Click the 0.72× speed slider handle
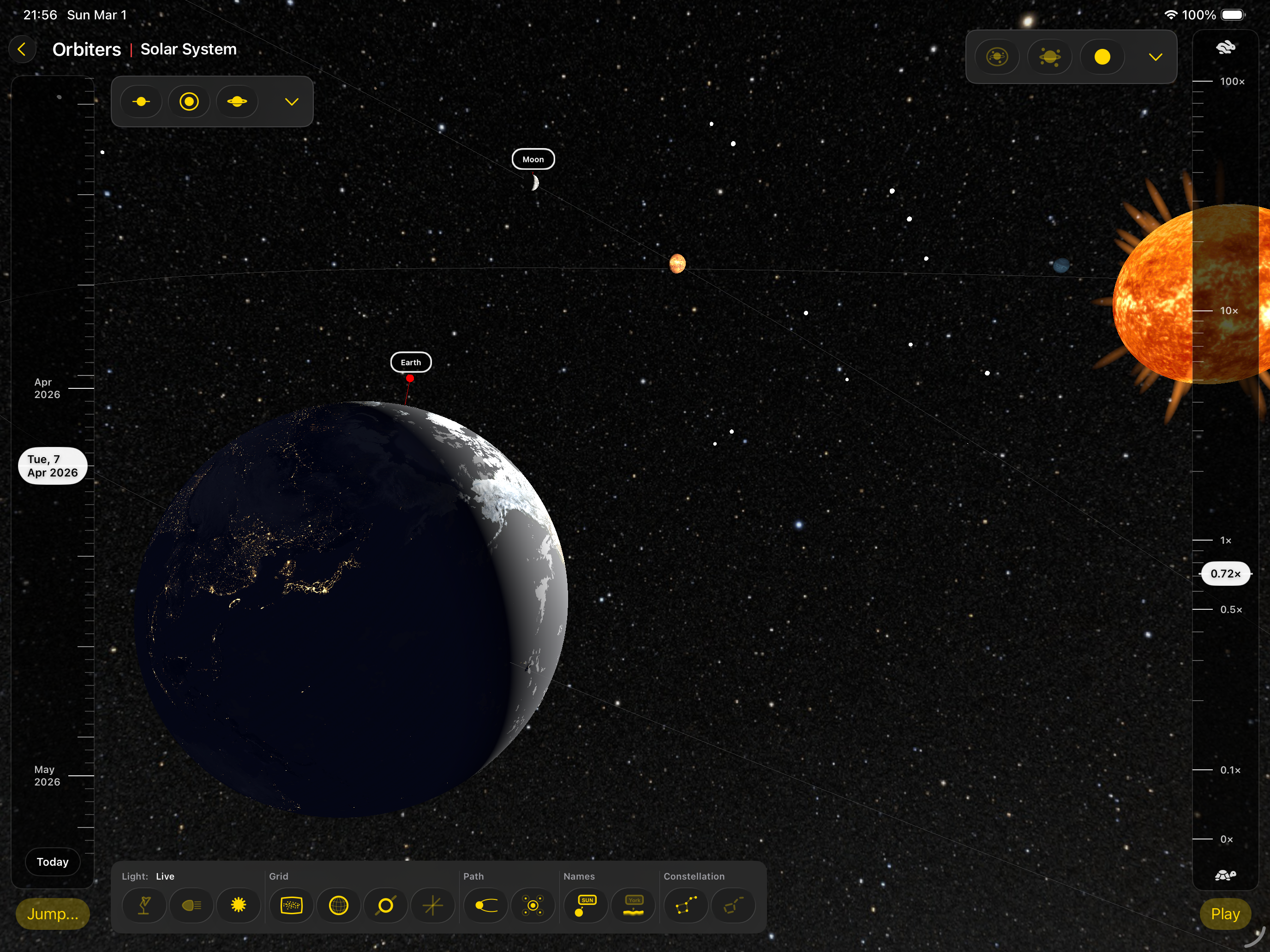Screen dimensions: 1270x952 point(1225,573)
